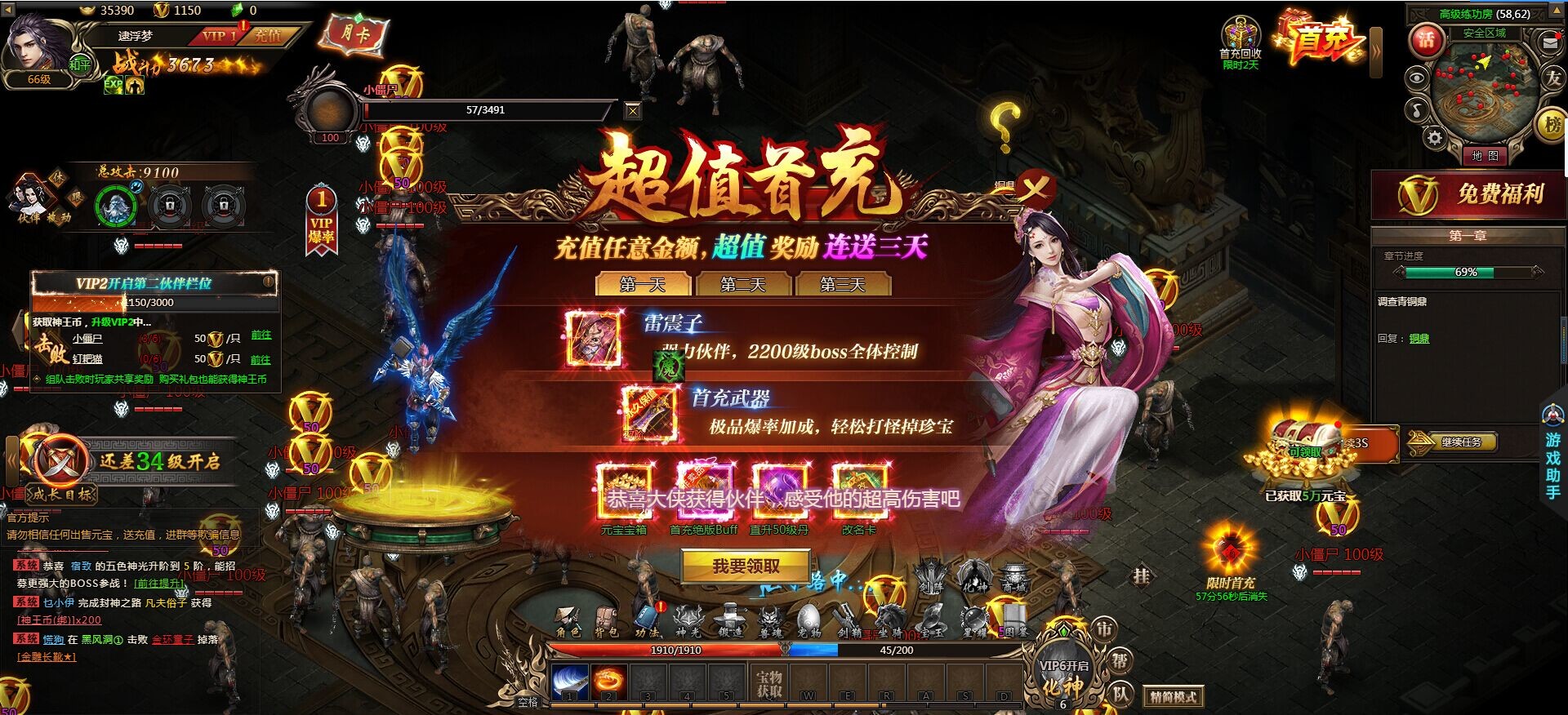Enable 精简模式 simplified mode

click(x=1174, y=697)
